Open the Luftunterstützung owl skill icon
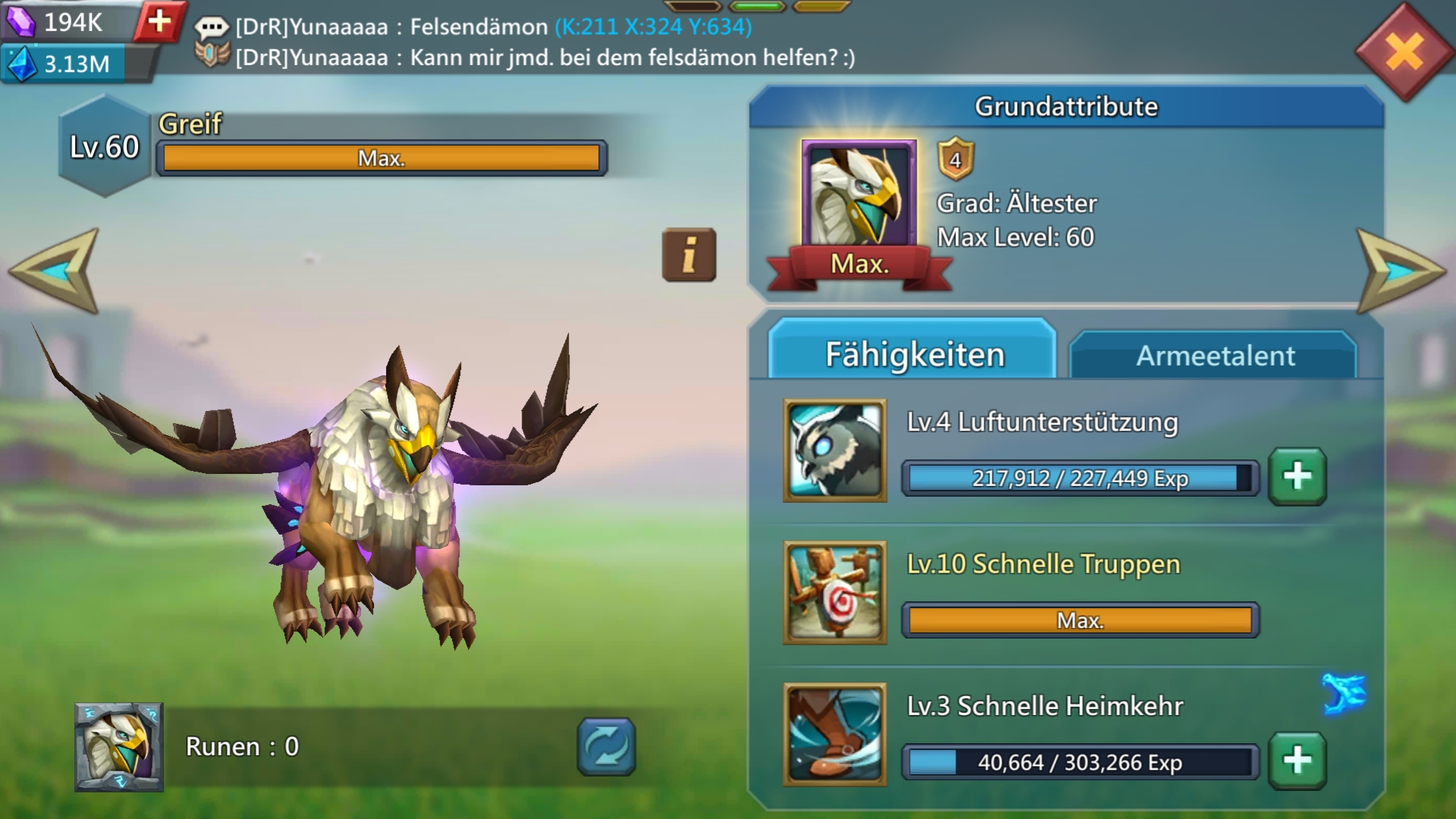This screenshot has height=819, width=1456. point(835,450)
